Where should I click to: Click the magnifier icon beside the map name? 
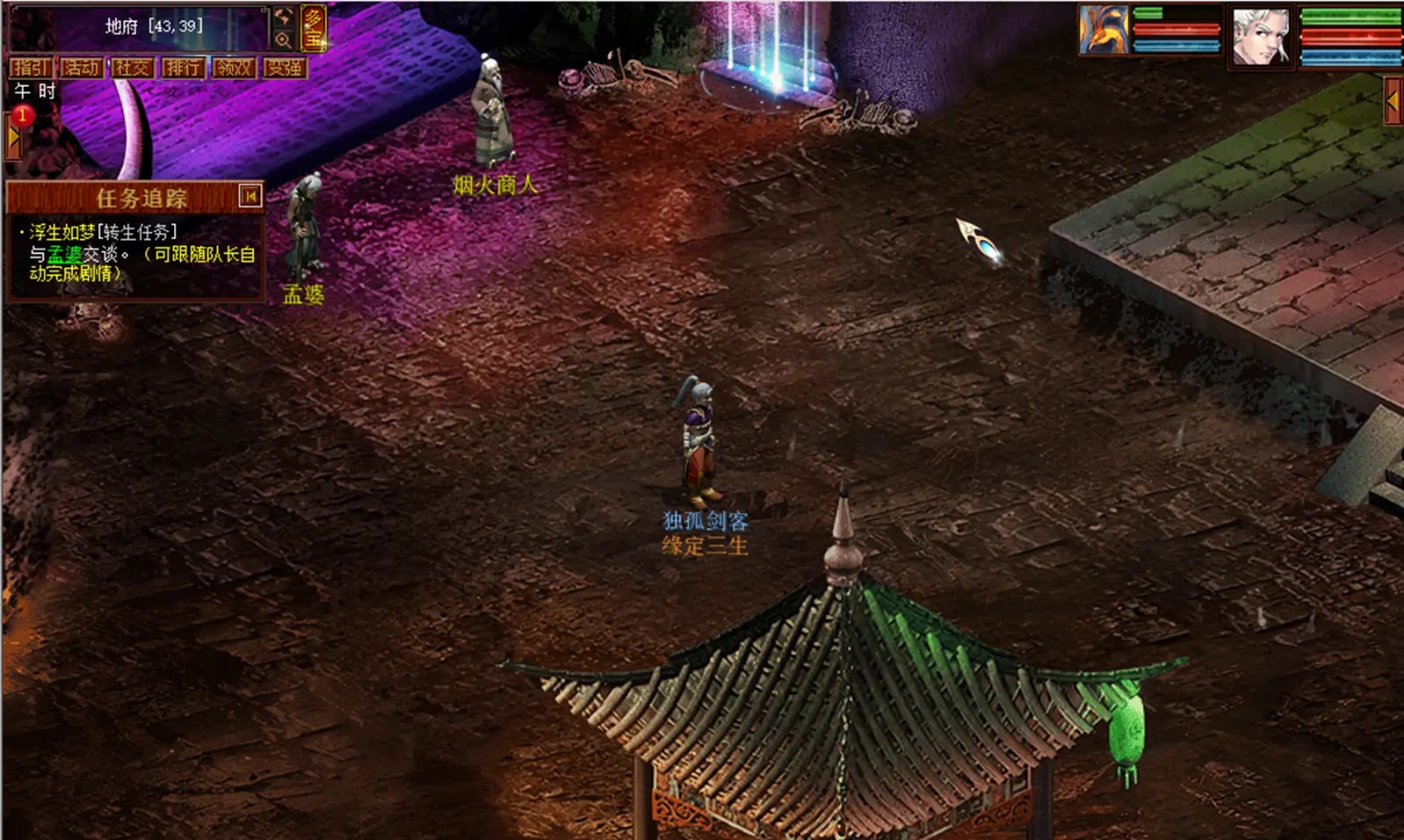tap(283, 40)
